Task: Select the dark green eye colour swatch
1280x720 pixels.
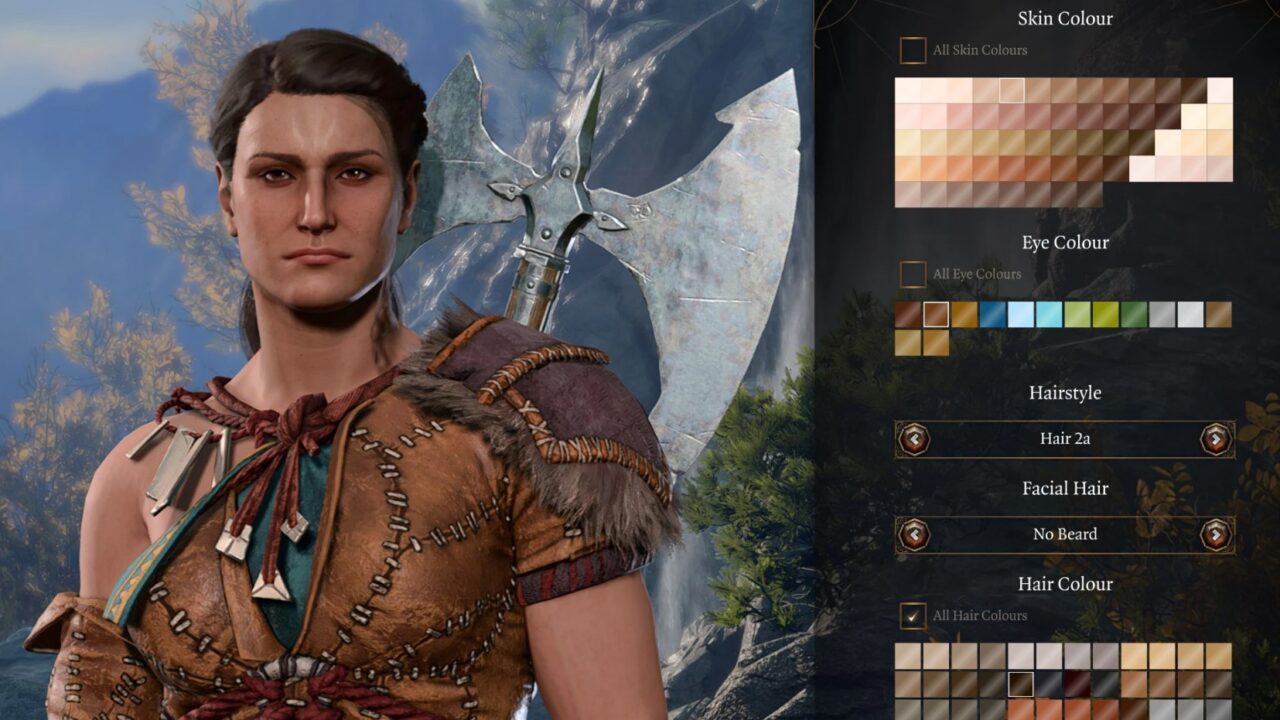Action: click(x=1134, y=315)
